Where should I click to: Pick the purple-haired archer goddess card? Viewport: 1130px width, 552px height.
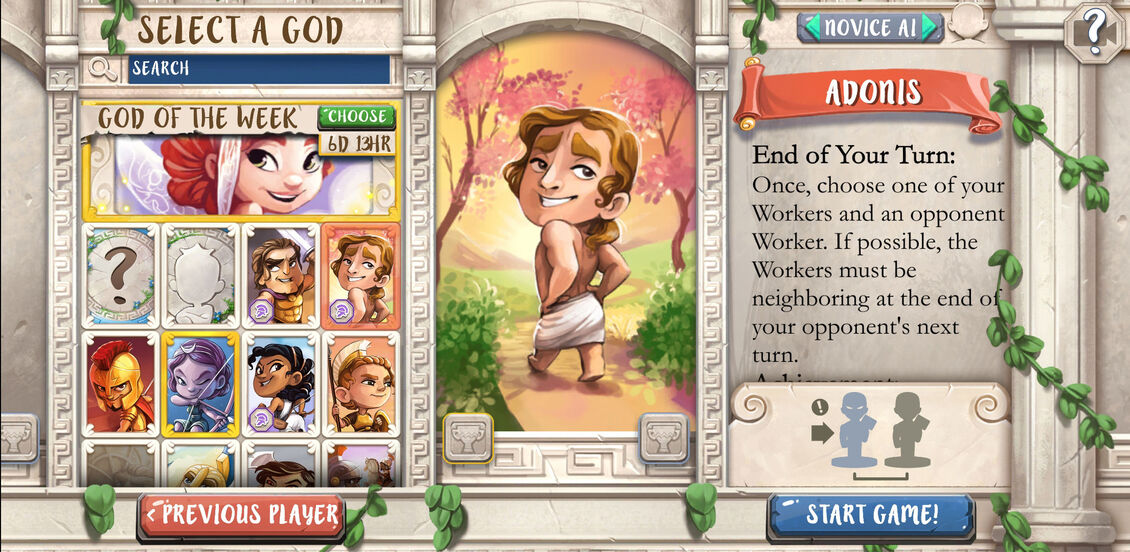pyautogui.click(x=201, y=384)
